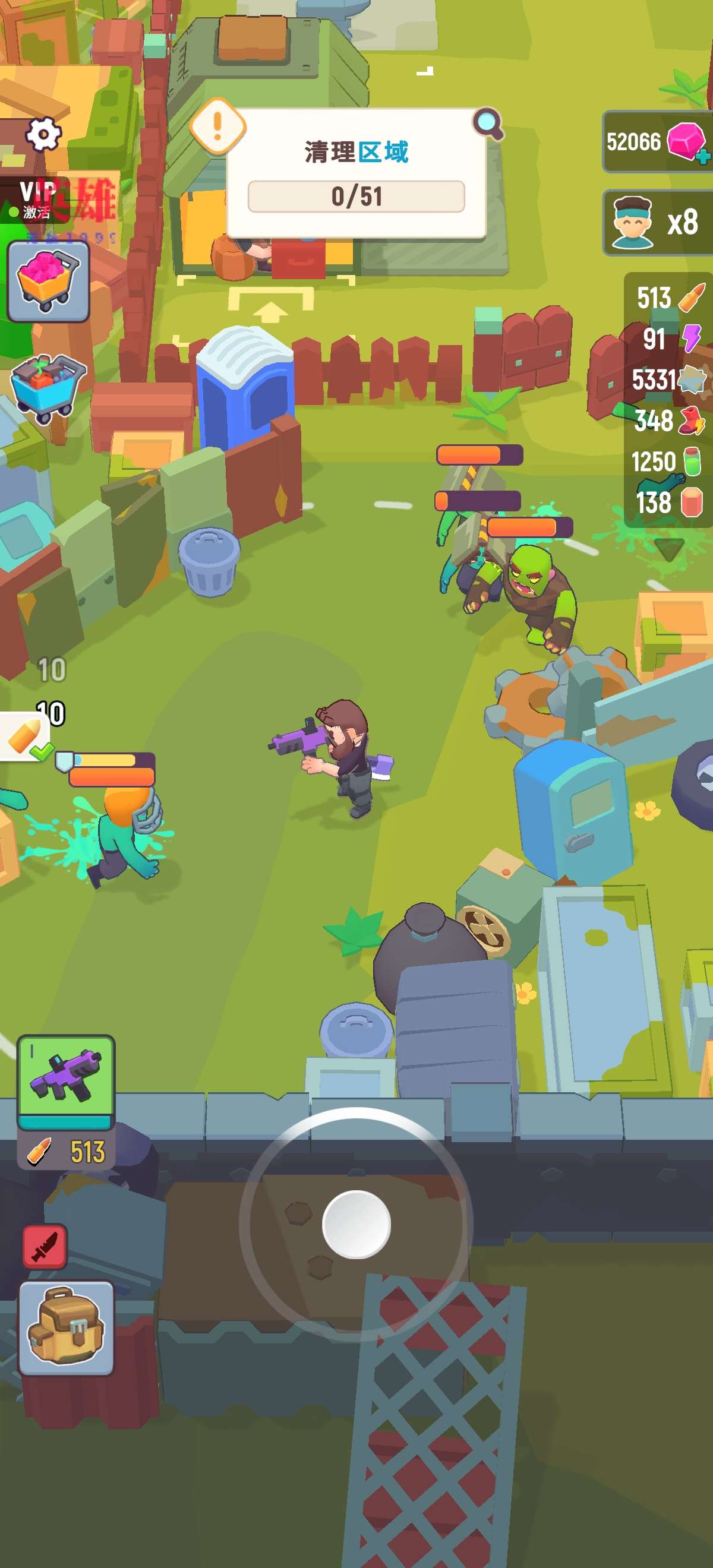The image size is (713, 1568).
Task: Click the magnifying glass on quest panel
Action: pyautogui.click(x=488, y=124)
